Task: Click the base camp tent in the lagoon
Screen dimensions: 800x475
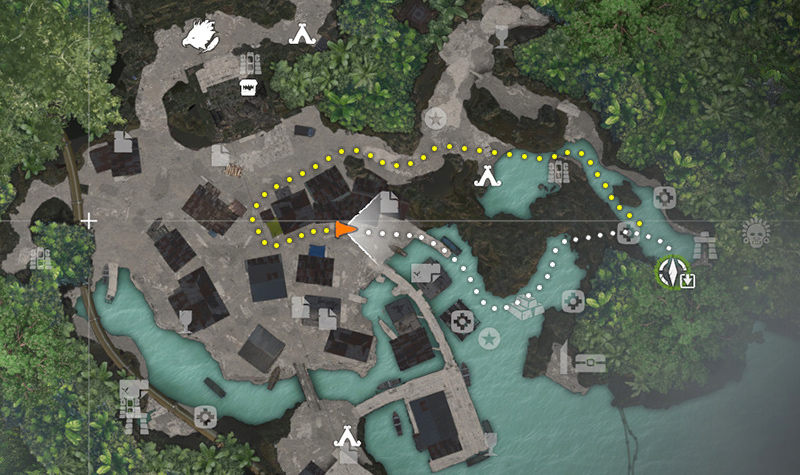Action: (487, 178)
